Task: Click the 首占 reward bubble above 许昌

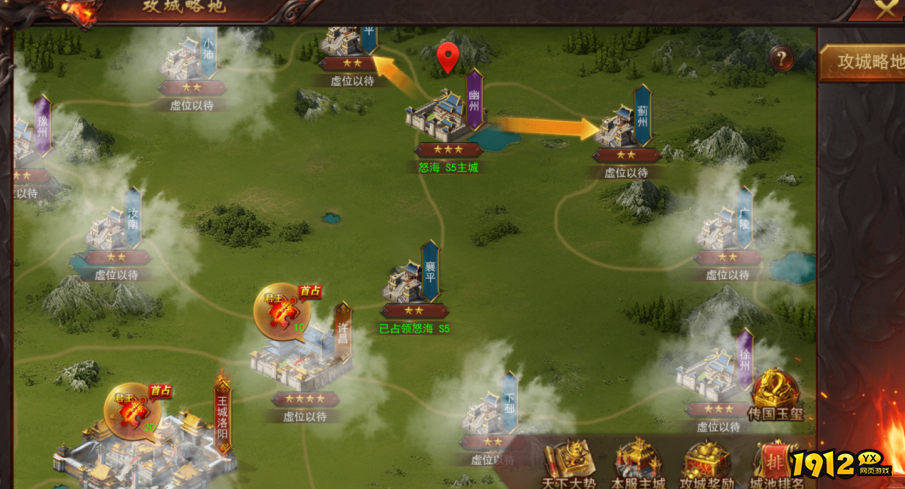Action: pos(281,311)
